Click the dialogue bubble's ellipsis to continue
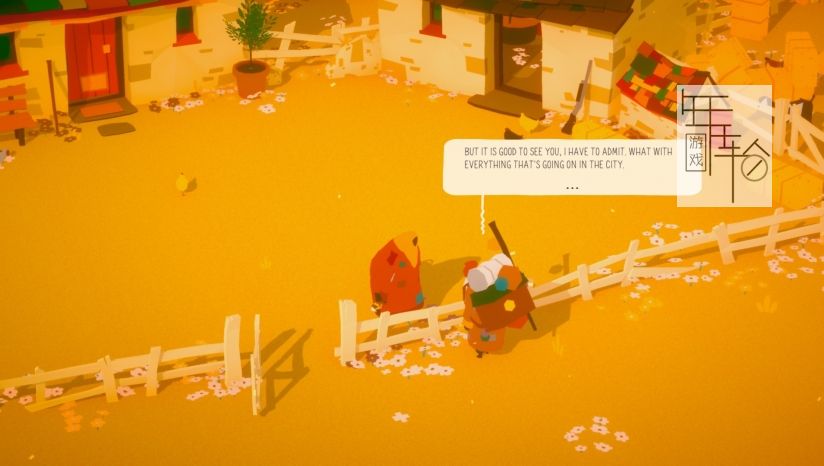The image size is (824, 466). [571, 187]
